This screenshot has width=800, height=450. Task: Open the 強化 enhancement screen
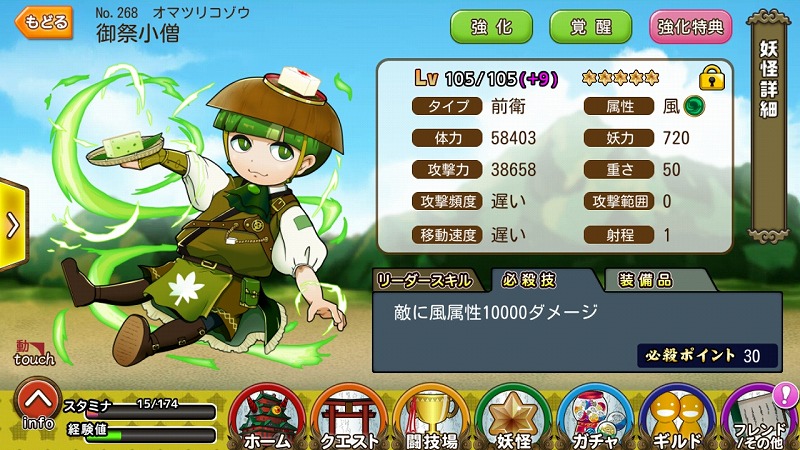click(x=490, y=27)
